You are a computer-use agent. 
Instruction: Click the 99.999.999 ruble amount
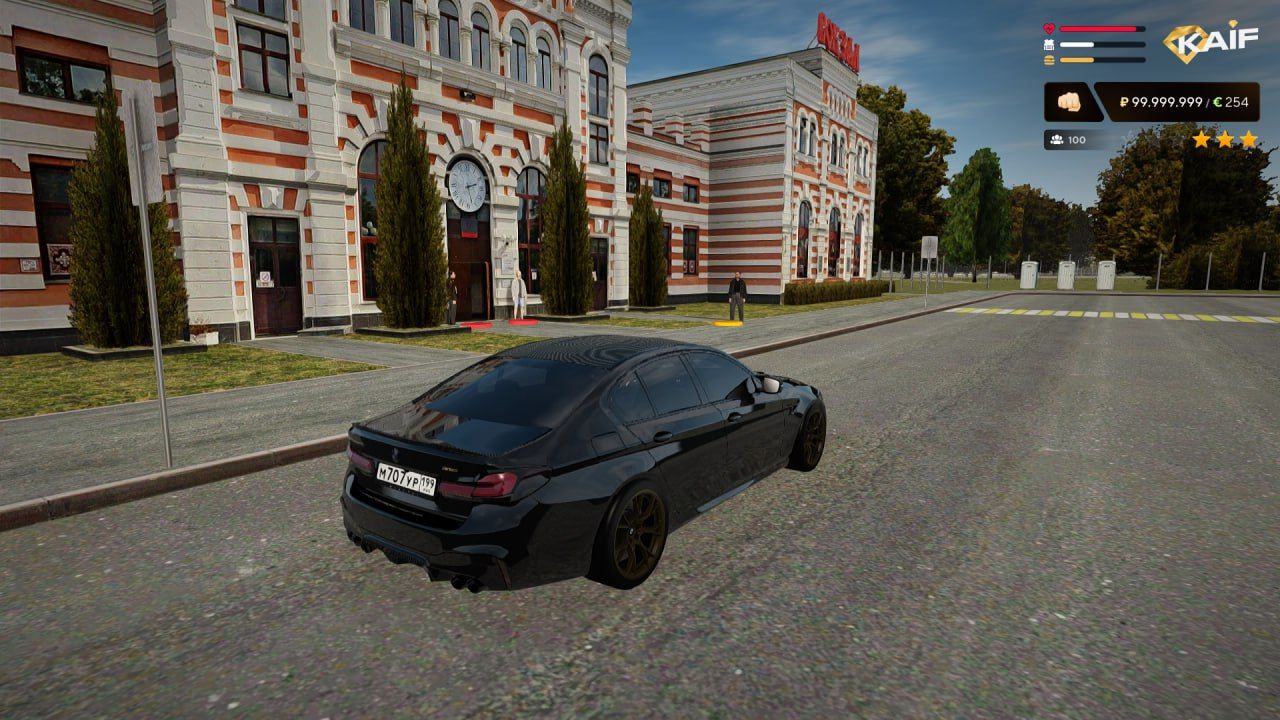pyautogui.click(x=1166, y=103)
